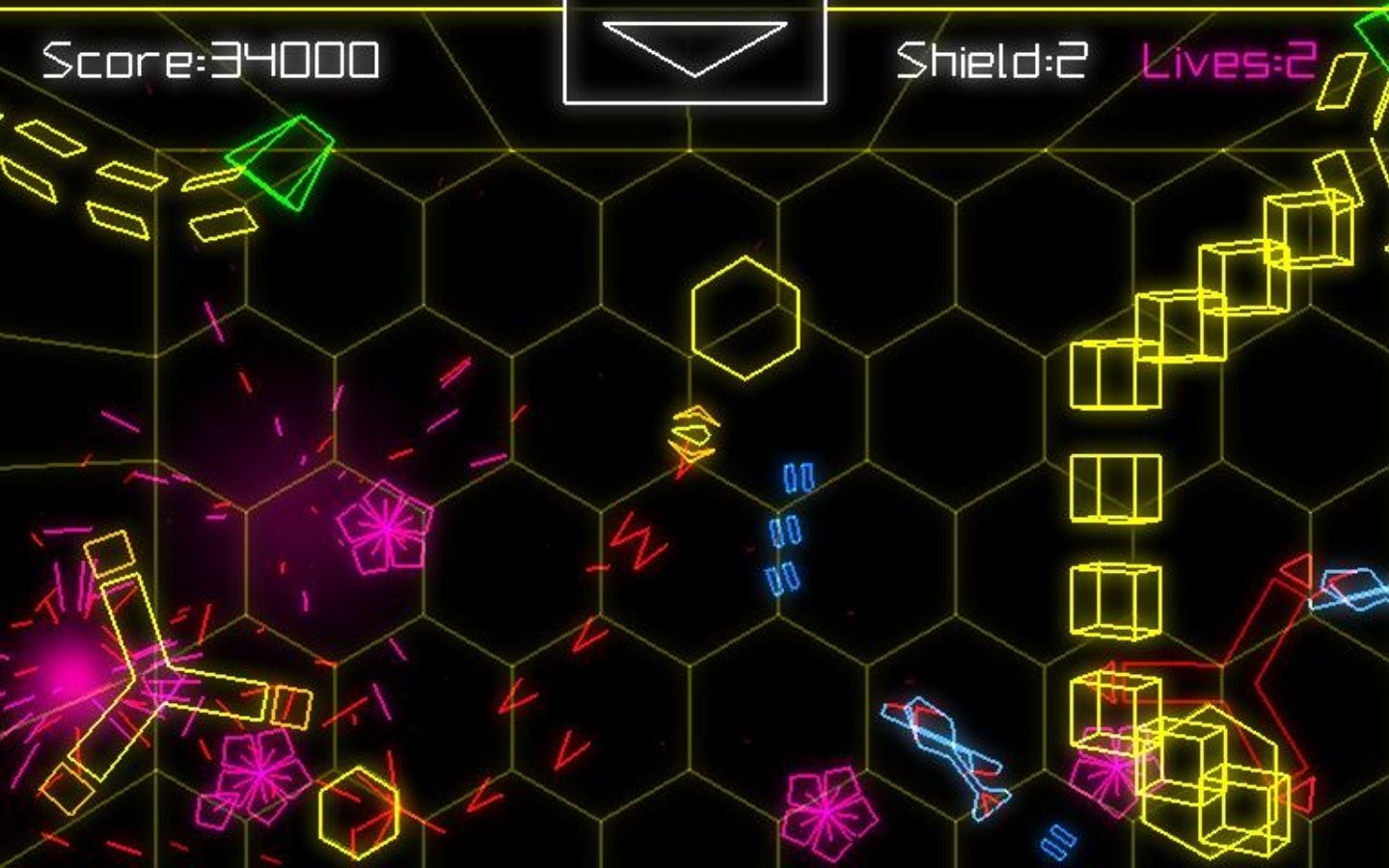Click the yellow hexagon enemy at bottom left

click(357, 815)
